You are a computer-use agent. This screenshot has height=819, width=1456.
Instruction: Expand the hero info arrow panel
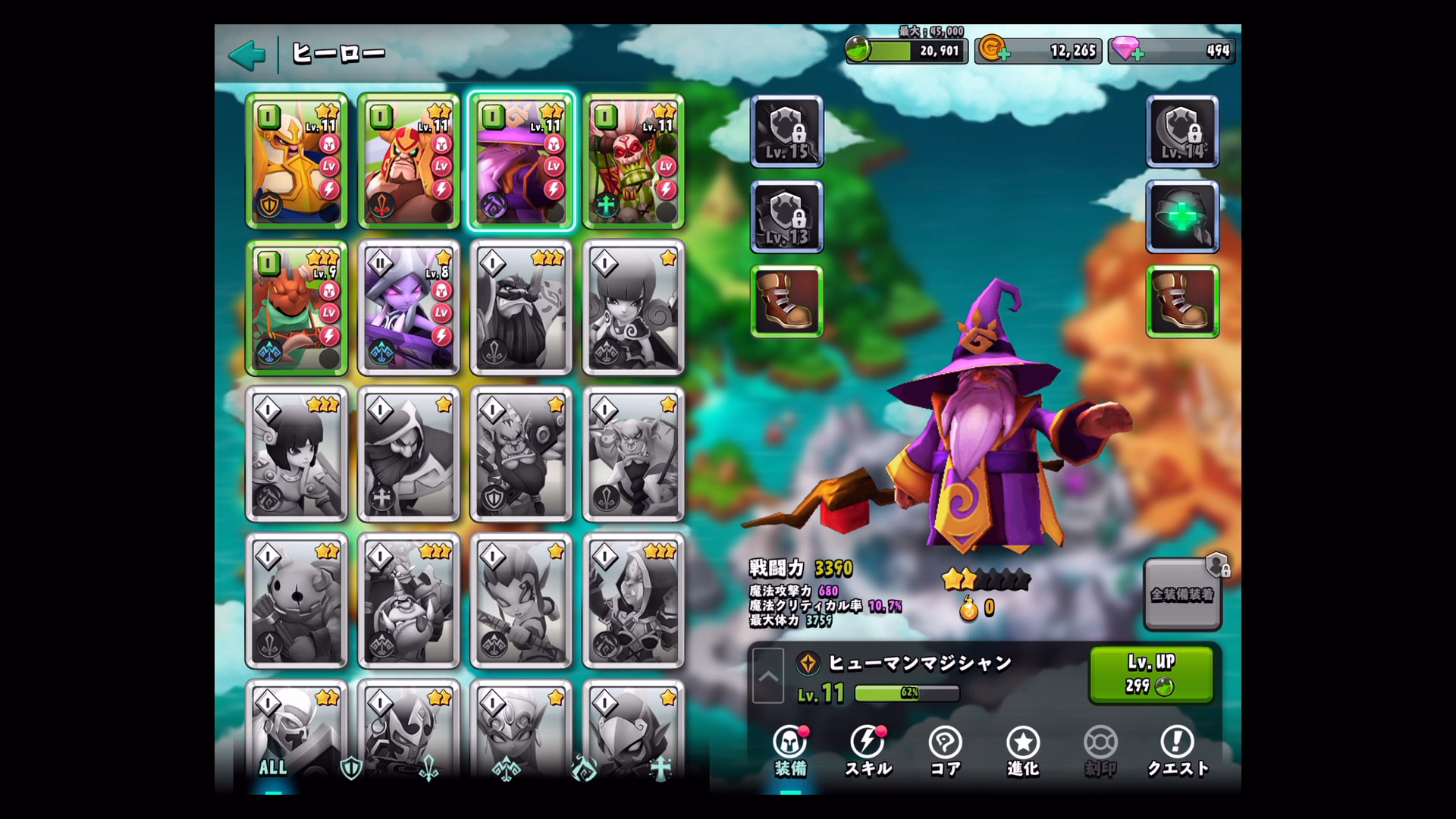click(x=768, y=676)
